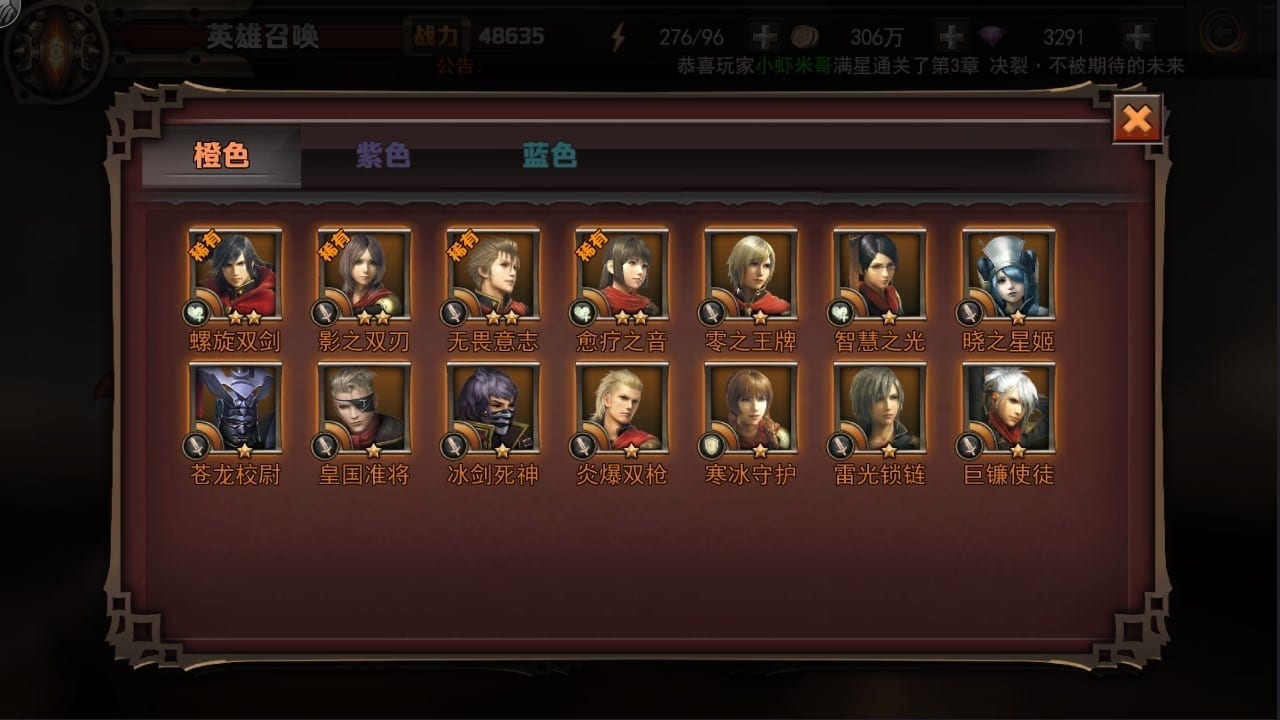Image resolution: width=1280 pixels, height=720 pixels.
Task: Choose the masked hero 冰剑死神
Action: (493, 409)
